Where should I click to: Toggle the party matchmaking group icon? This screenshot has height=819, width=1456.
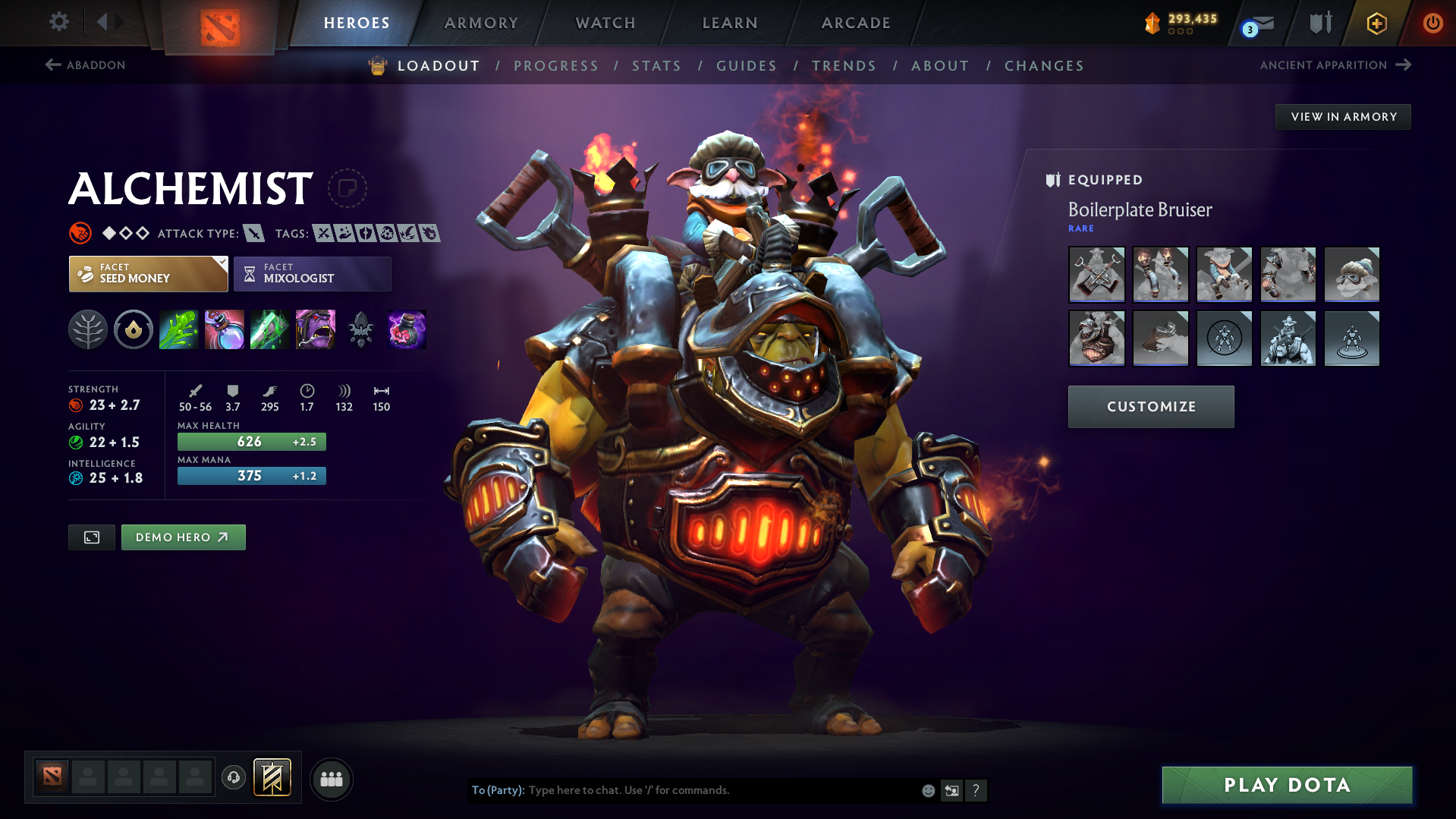point(332,779)
